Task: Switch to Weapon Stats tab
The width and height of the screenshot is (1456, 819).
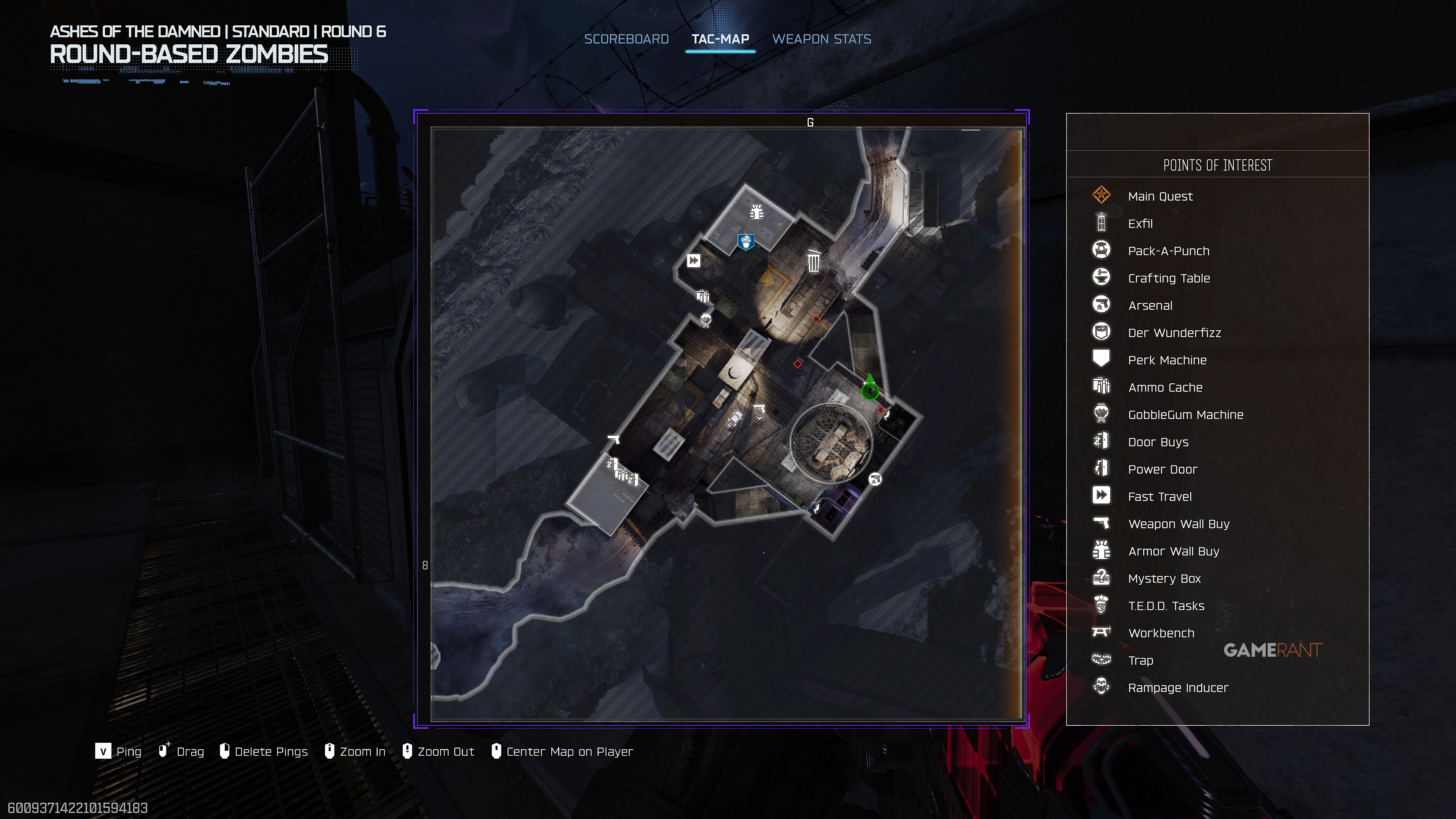Action: click(821, 39)
